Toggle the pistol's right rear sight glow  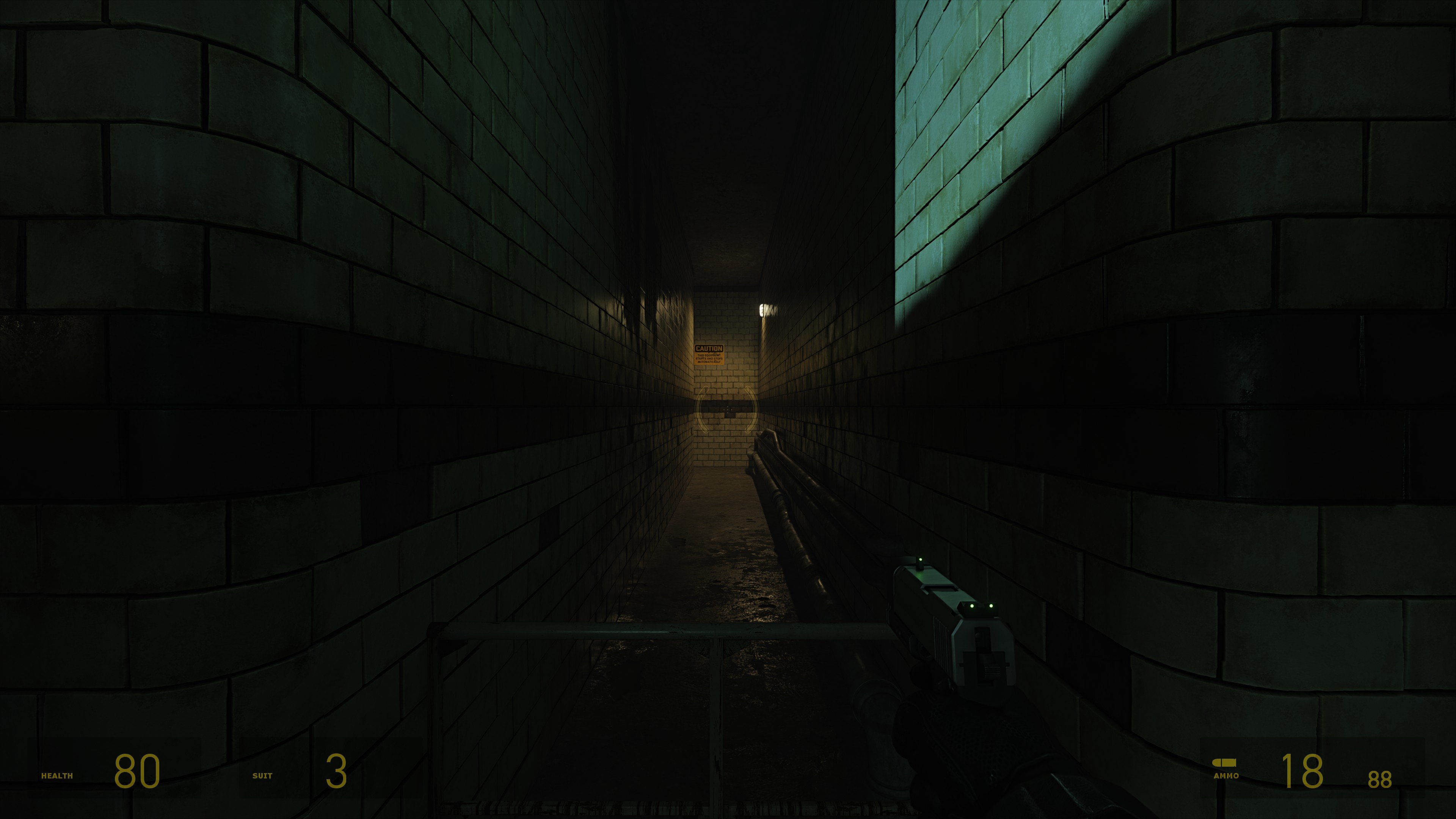click(992, 606)
